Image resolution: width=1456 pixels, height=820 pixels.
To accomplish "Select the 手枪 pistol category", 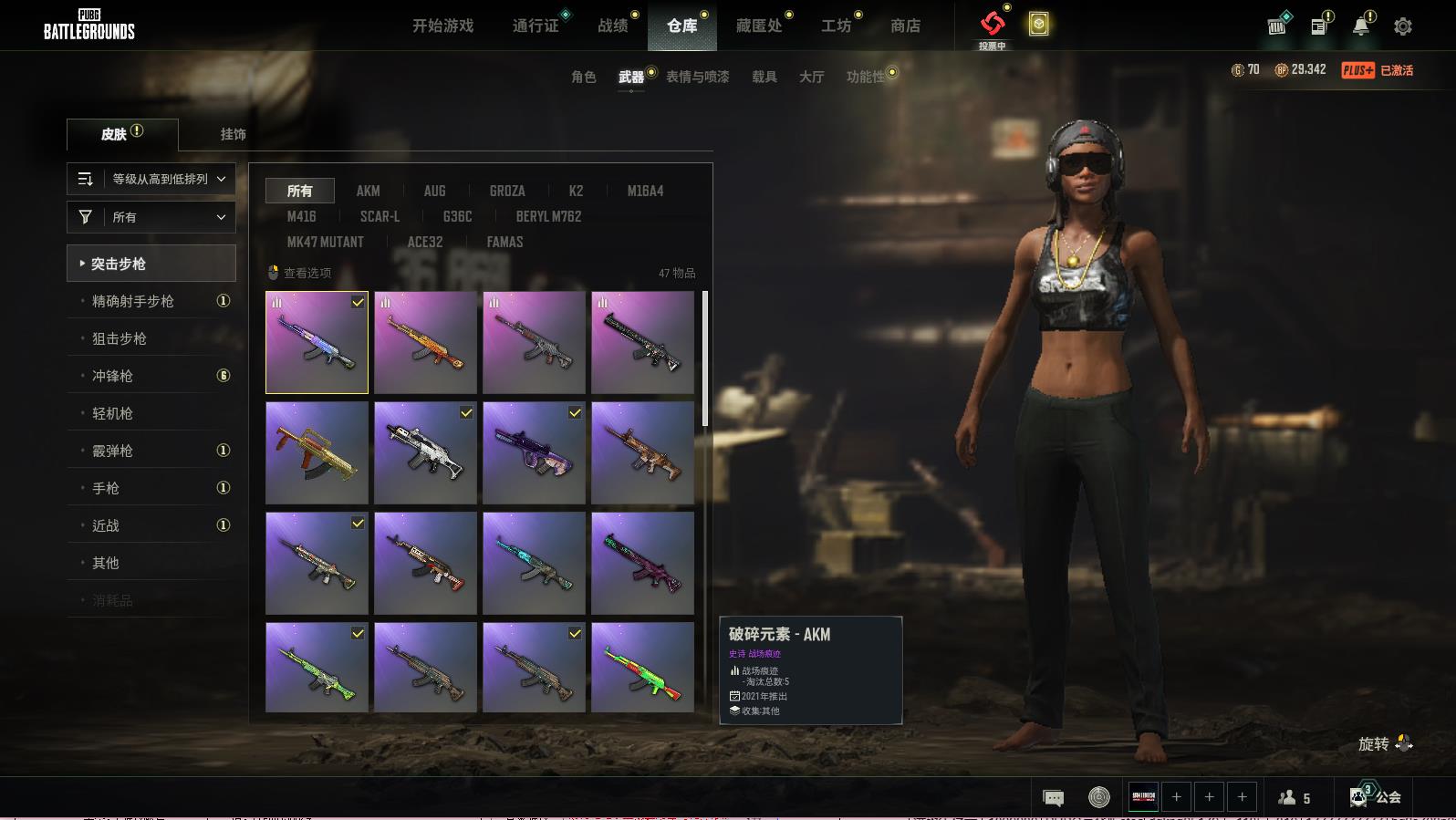I will [x=106, y=488].
